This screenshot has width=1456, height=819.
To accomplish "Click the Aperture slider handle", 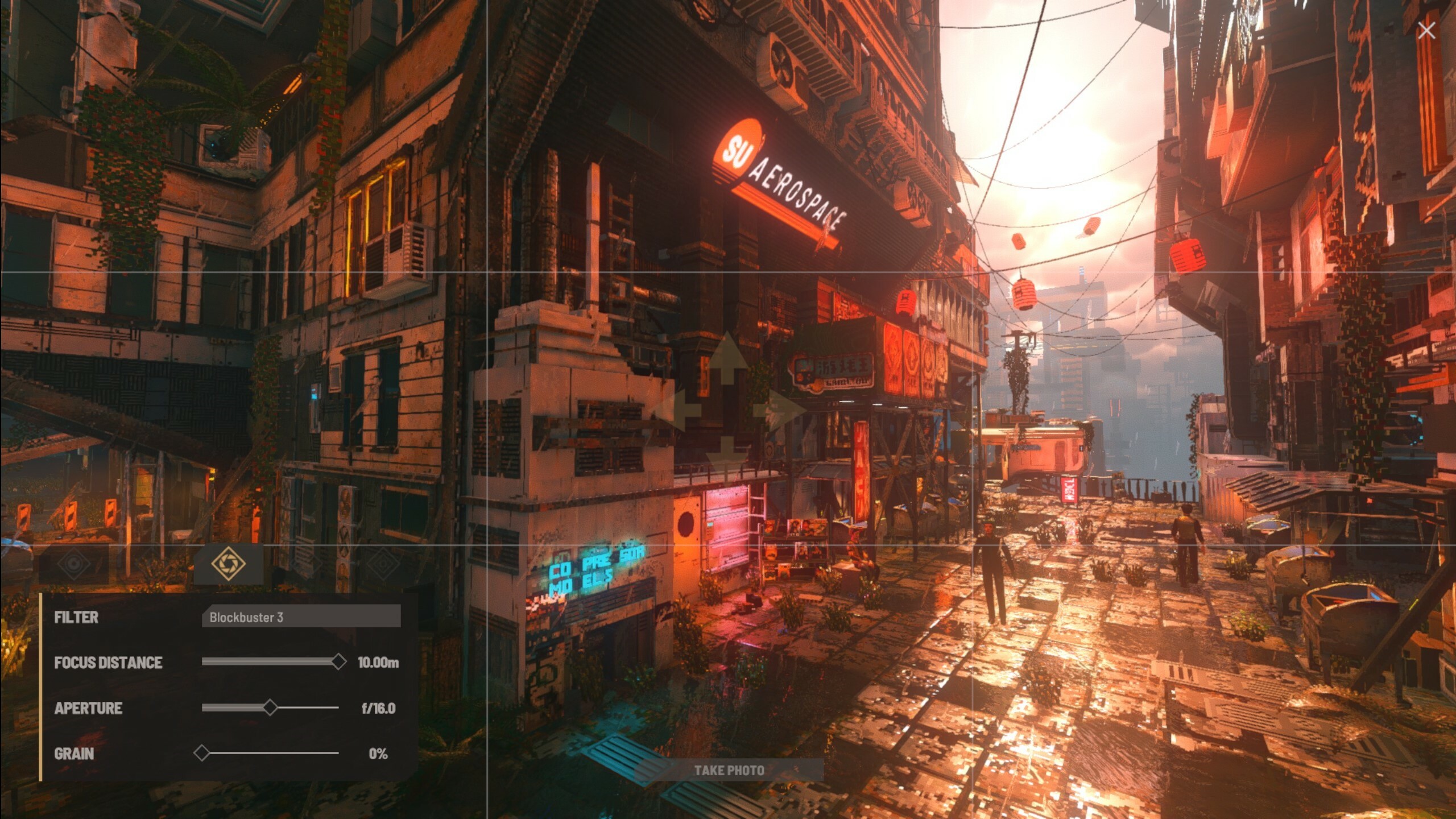I will [x=271, y=708].
